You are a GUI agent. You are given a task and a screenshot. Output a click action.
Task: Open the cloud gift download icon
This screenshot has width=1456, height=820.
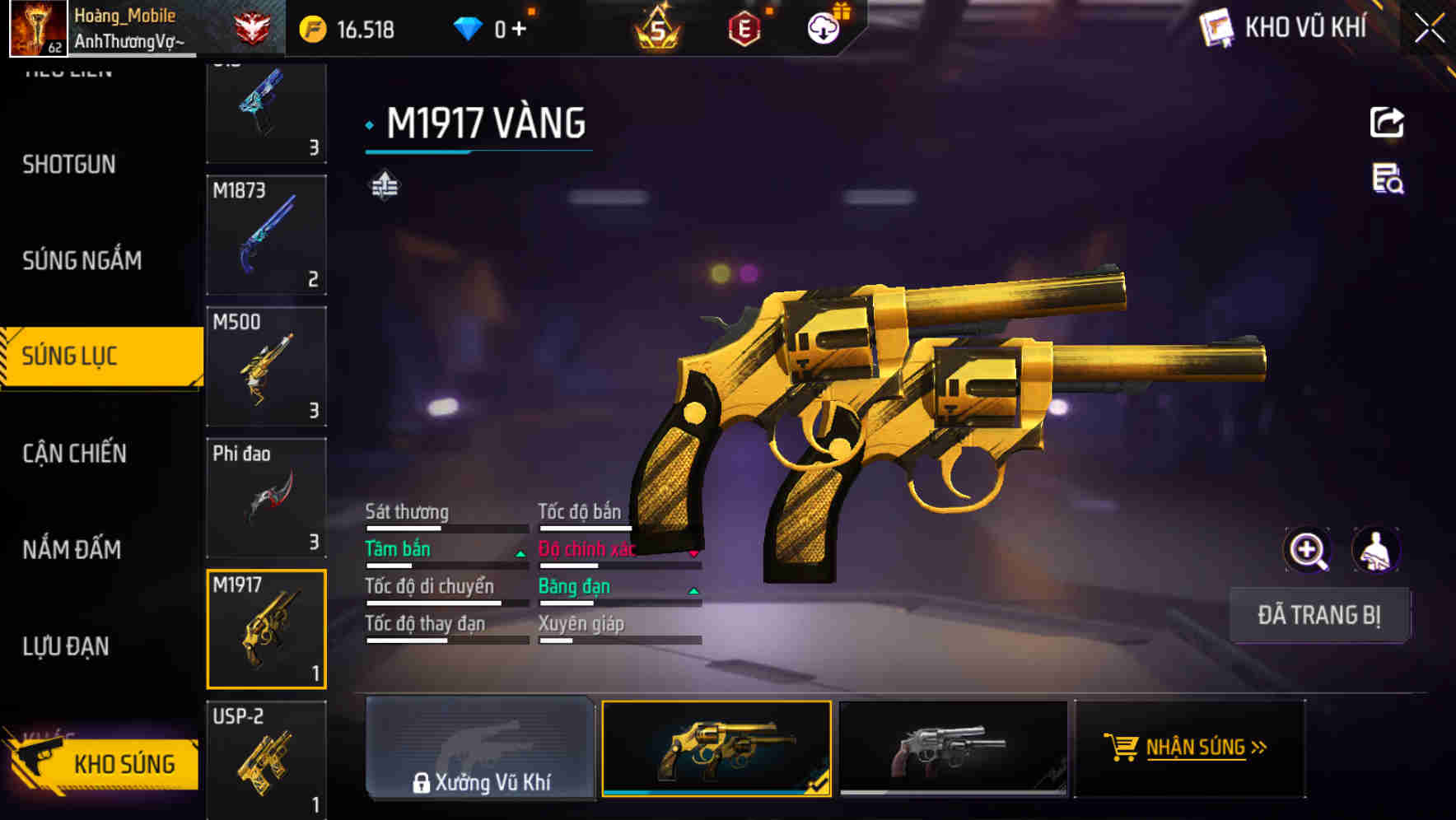823,27
